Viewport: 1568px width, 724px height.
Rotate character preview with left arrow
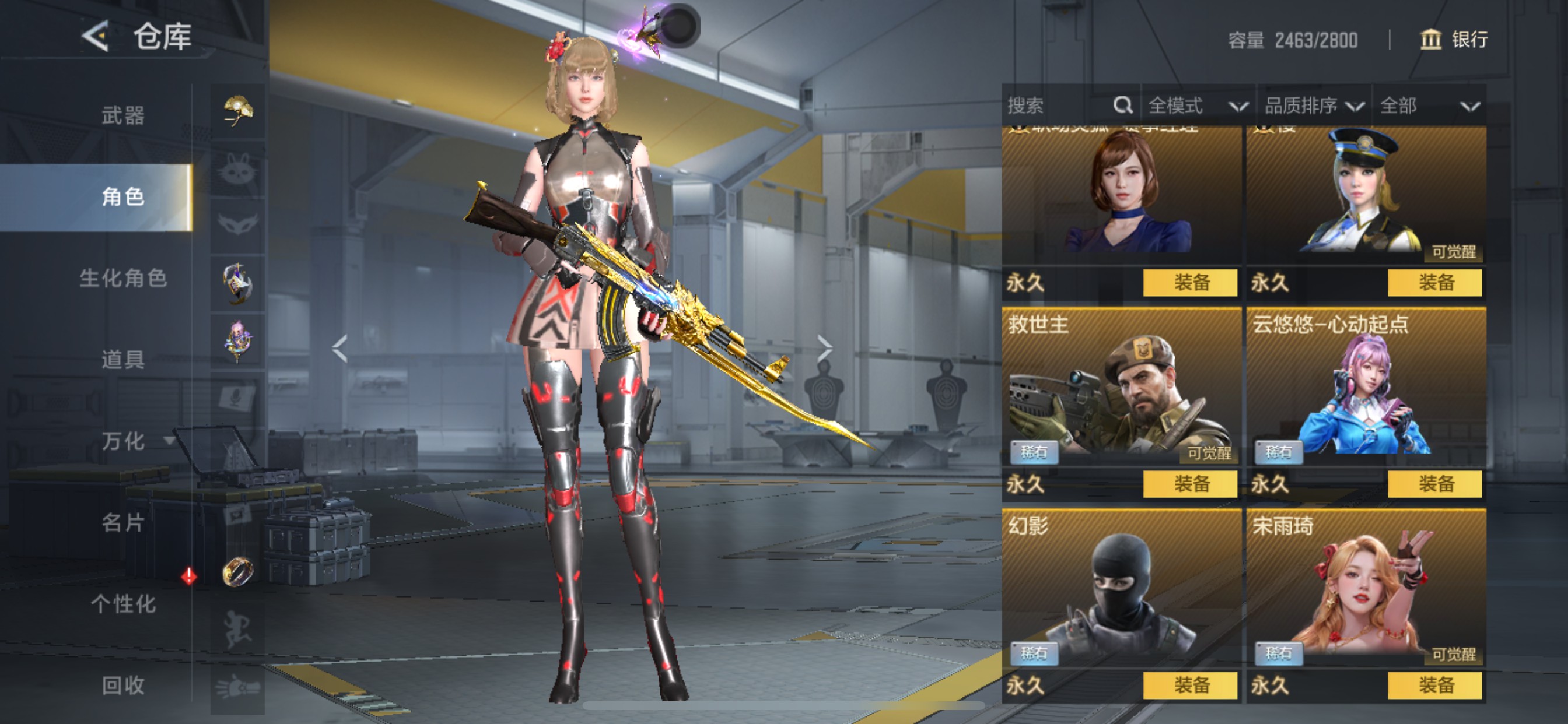tap(339, 349)
